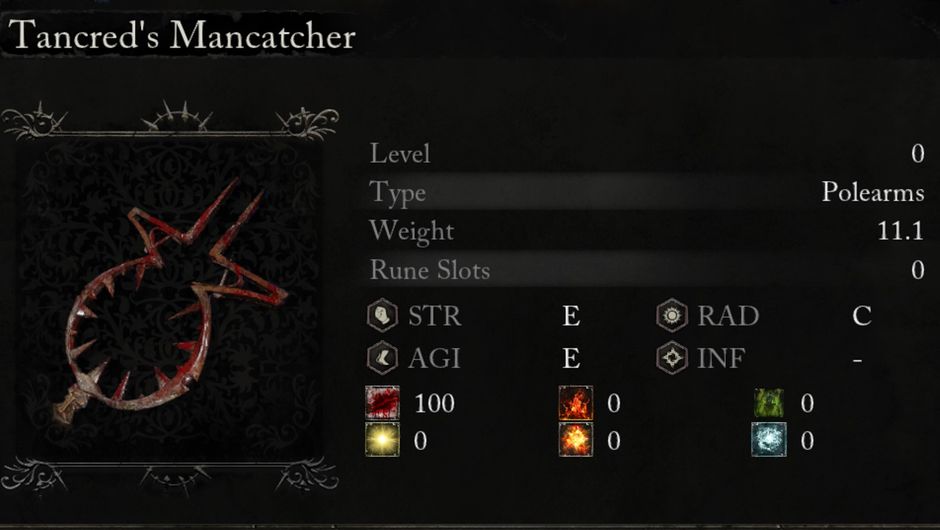
Task: Click the STR scaling icon
Action: 382,317
